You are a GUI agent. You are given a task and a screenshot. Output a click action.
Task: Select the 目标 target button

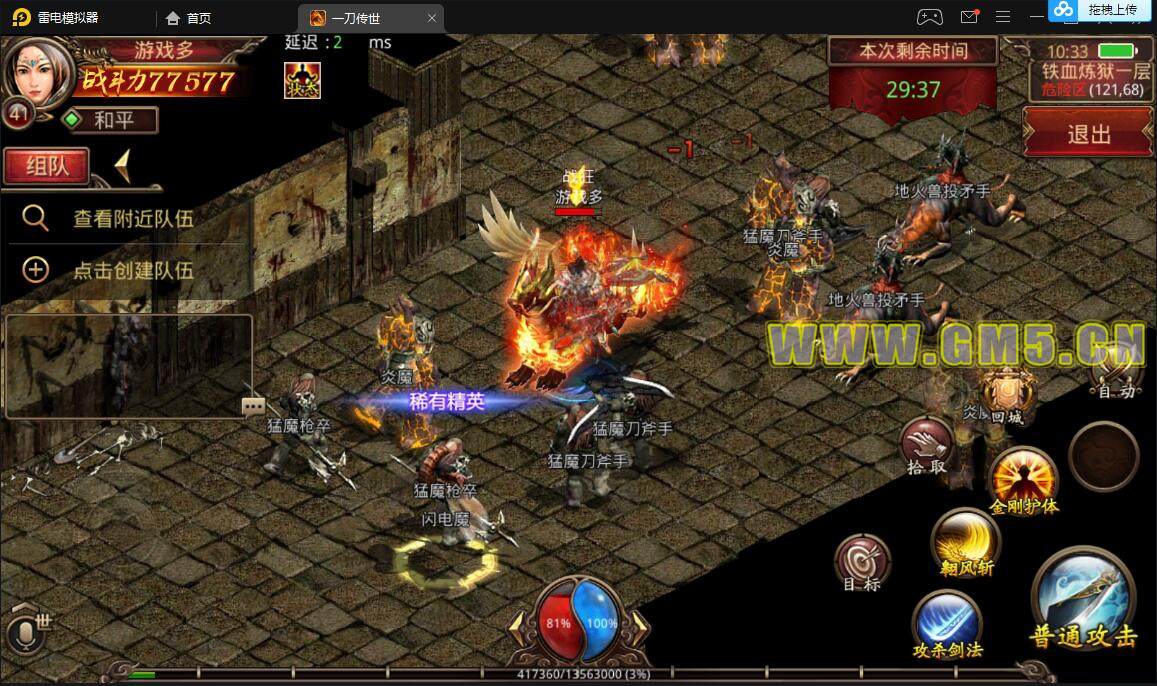pyautogui.click(x=862, y=561)
